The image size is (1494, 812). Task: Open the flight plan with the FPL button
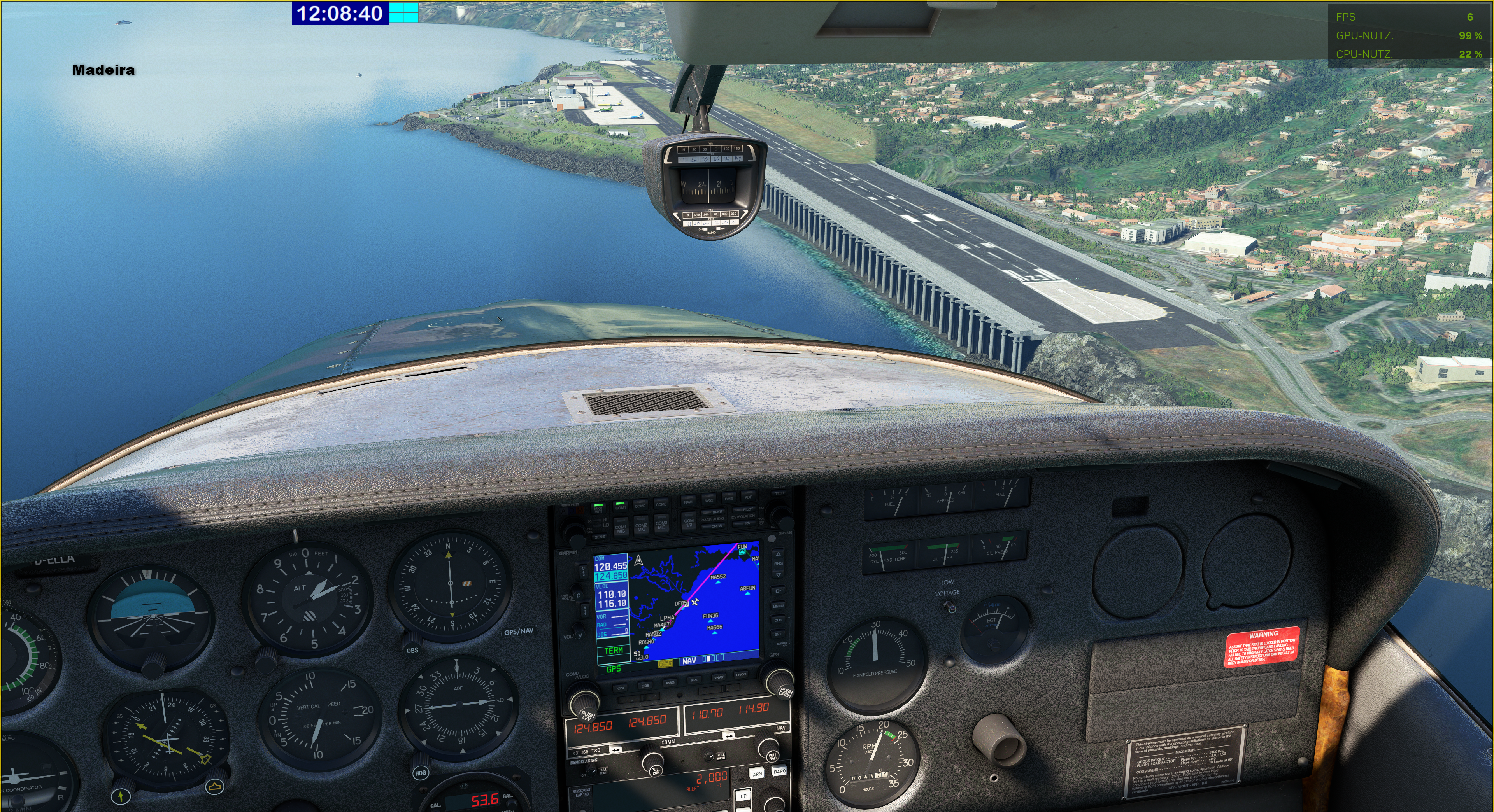[x=694, y=680]
